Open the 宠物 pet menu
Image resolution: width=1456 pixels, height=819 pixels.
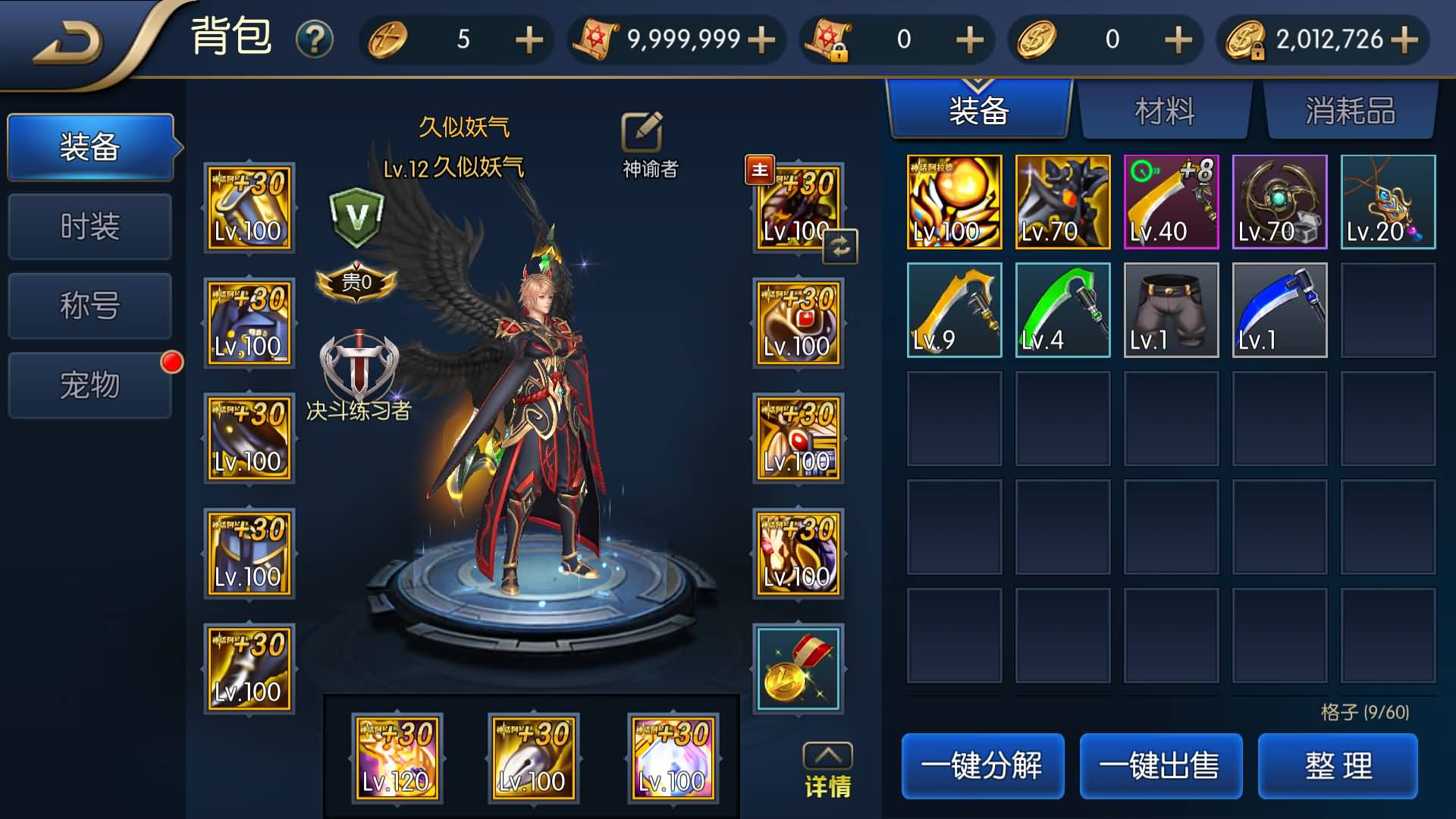pos(89,385)
